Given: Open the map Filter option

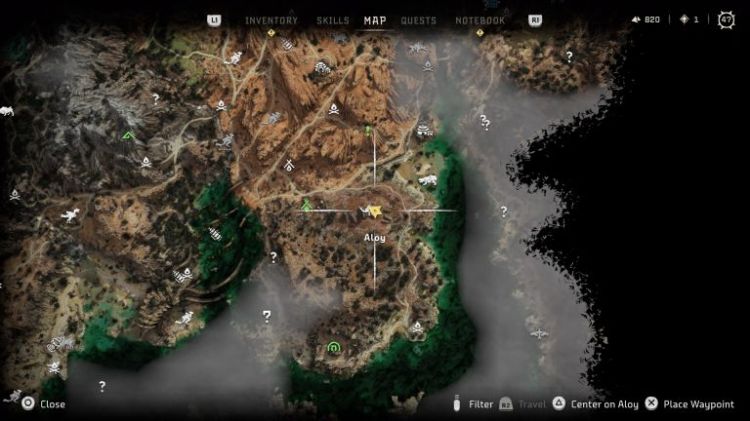Looking at the screenshot, I should (x=480, y=404).
